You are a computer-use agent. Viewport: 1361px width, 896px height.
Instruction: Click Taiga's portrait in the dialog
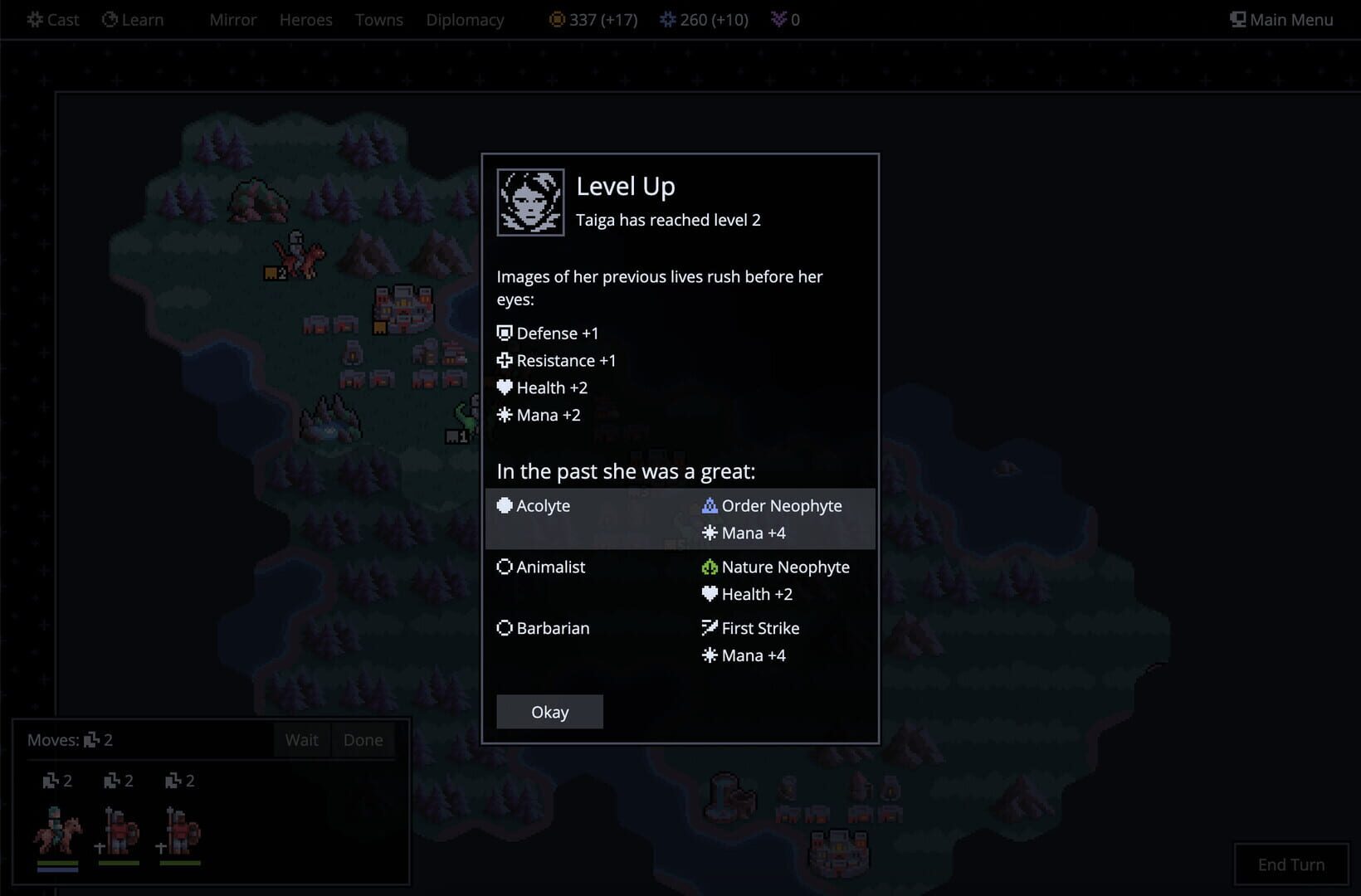pos(530,202)
